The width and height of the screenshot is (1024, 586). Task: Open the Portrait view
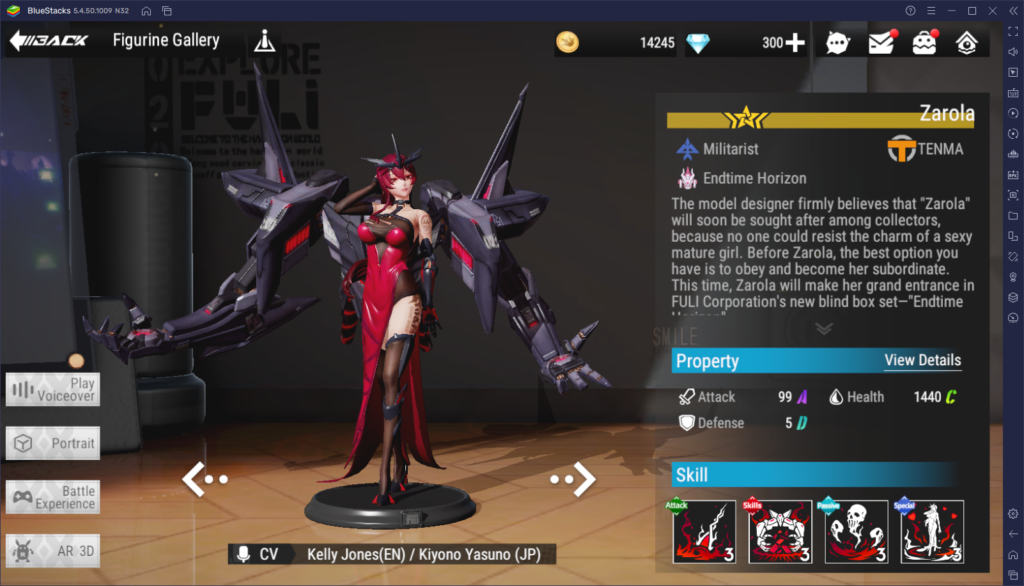click(53, 443)
